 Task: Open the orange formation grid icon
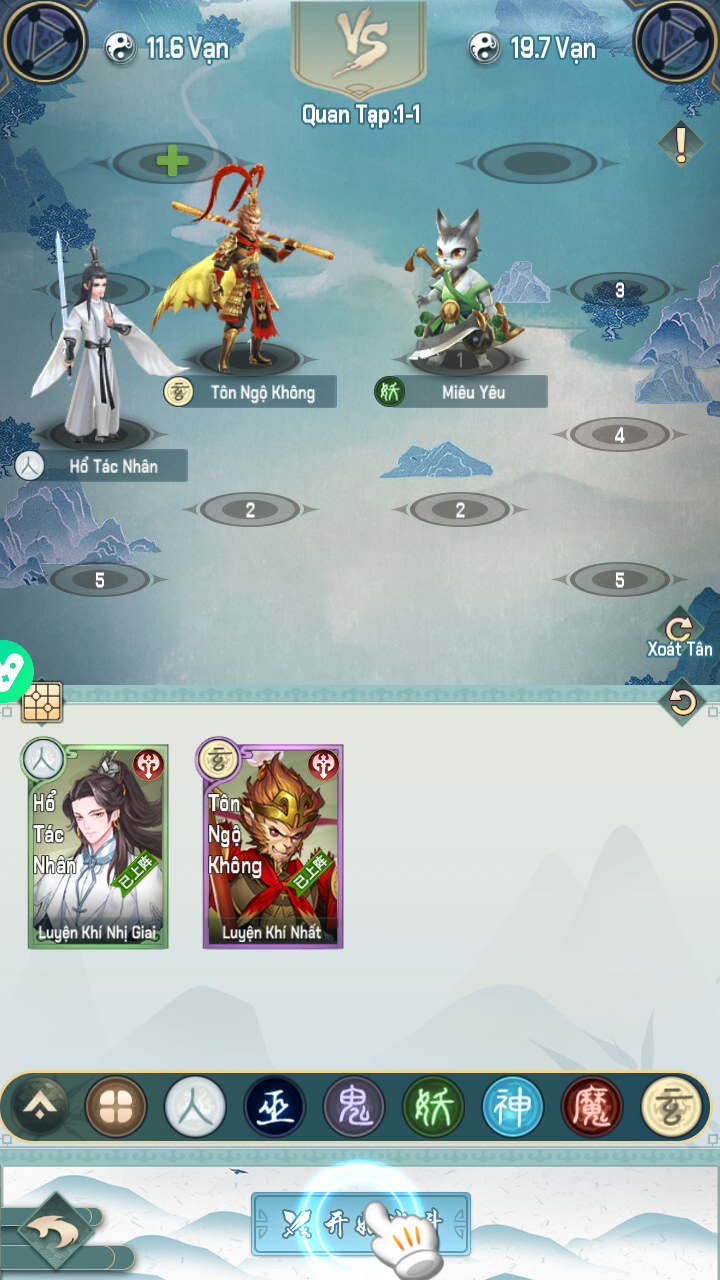(x=42, y=702)
